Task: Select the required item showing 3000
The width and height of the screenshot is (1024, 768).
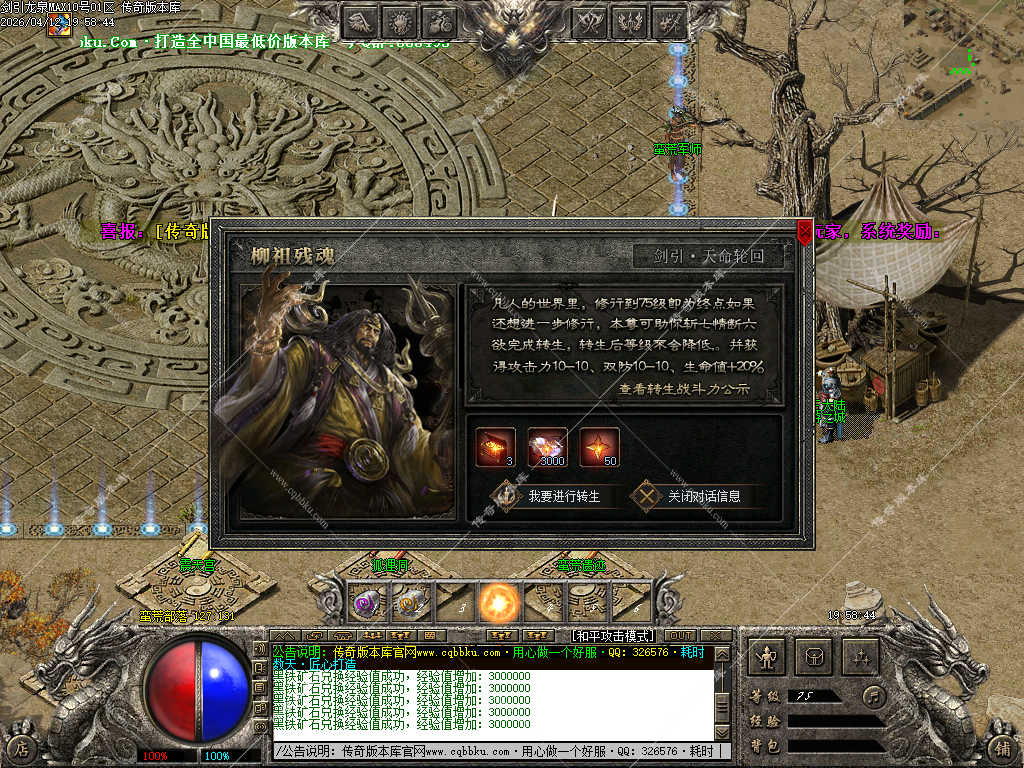Action: [x=547, y=446]
